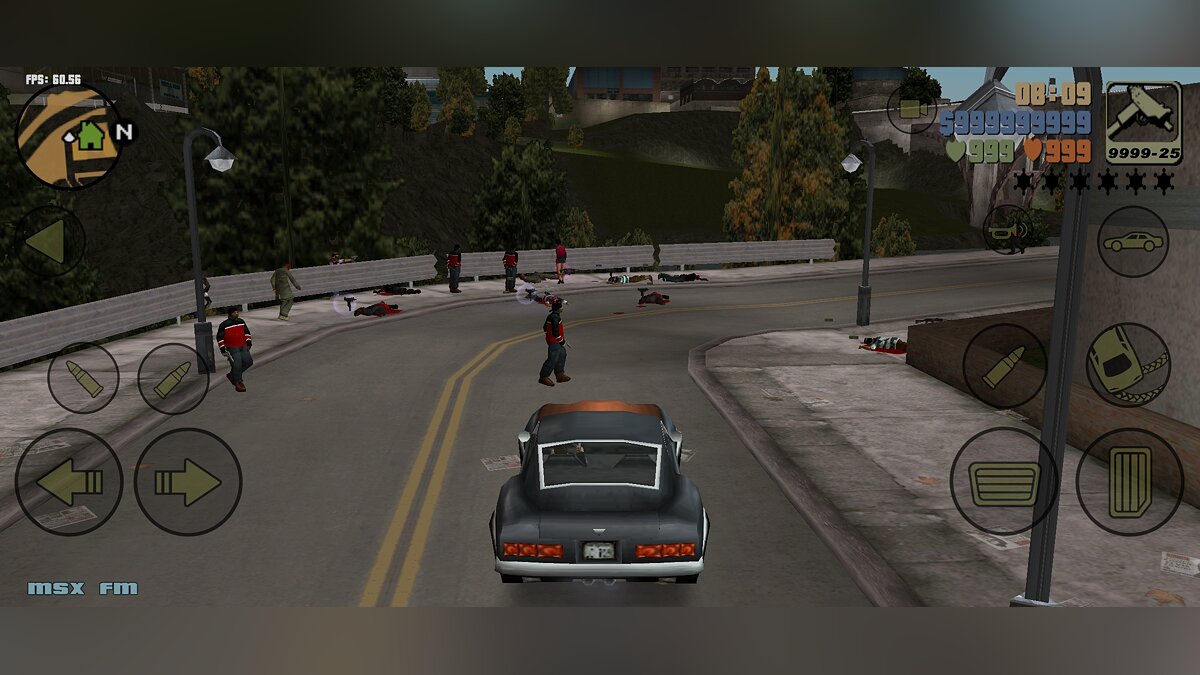Image resolution: width=1200 pixels, height=675 pixels.
Task: Exit the vehicle using the car icon
Action: tap(1133, 241)
